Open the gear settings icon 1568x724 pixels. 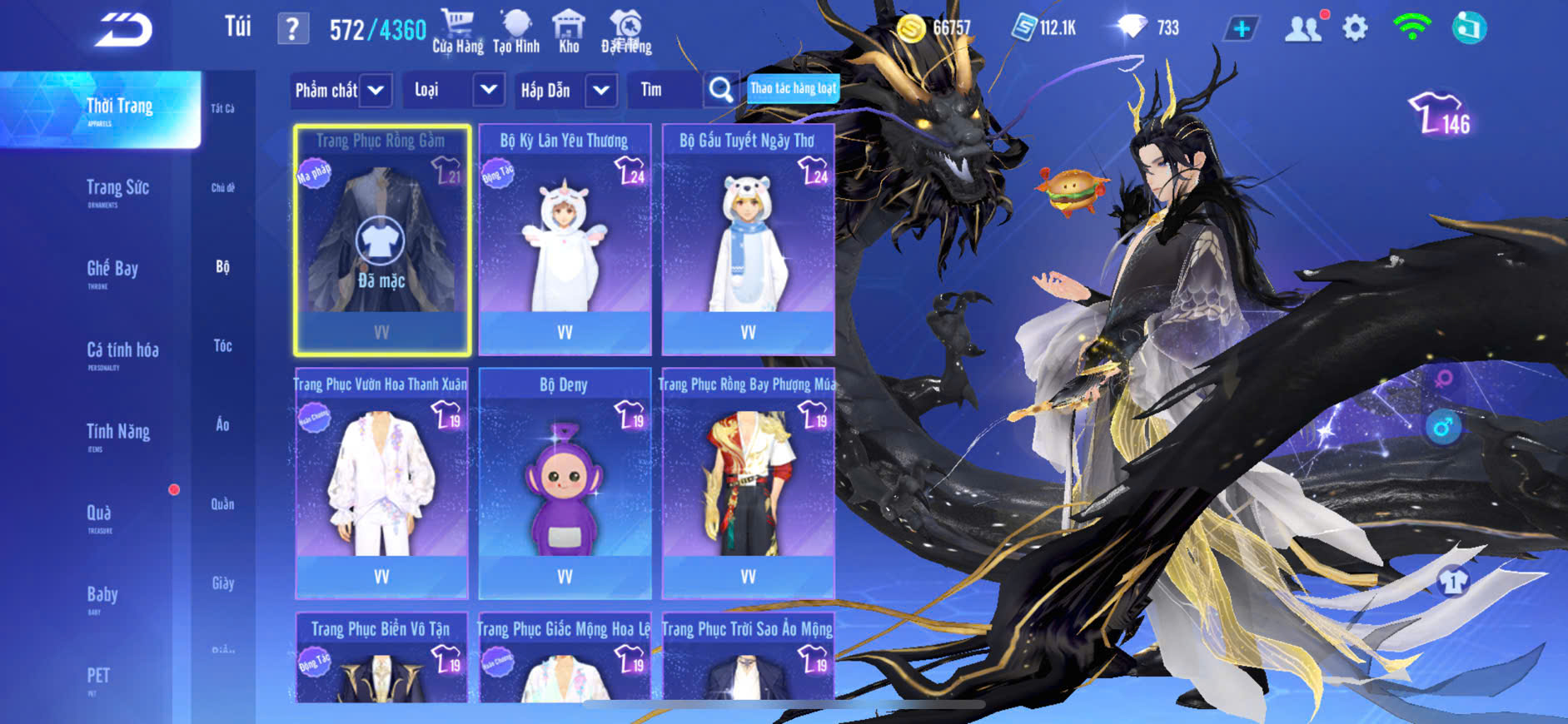point(1355,28)
